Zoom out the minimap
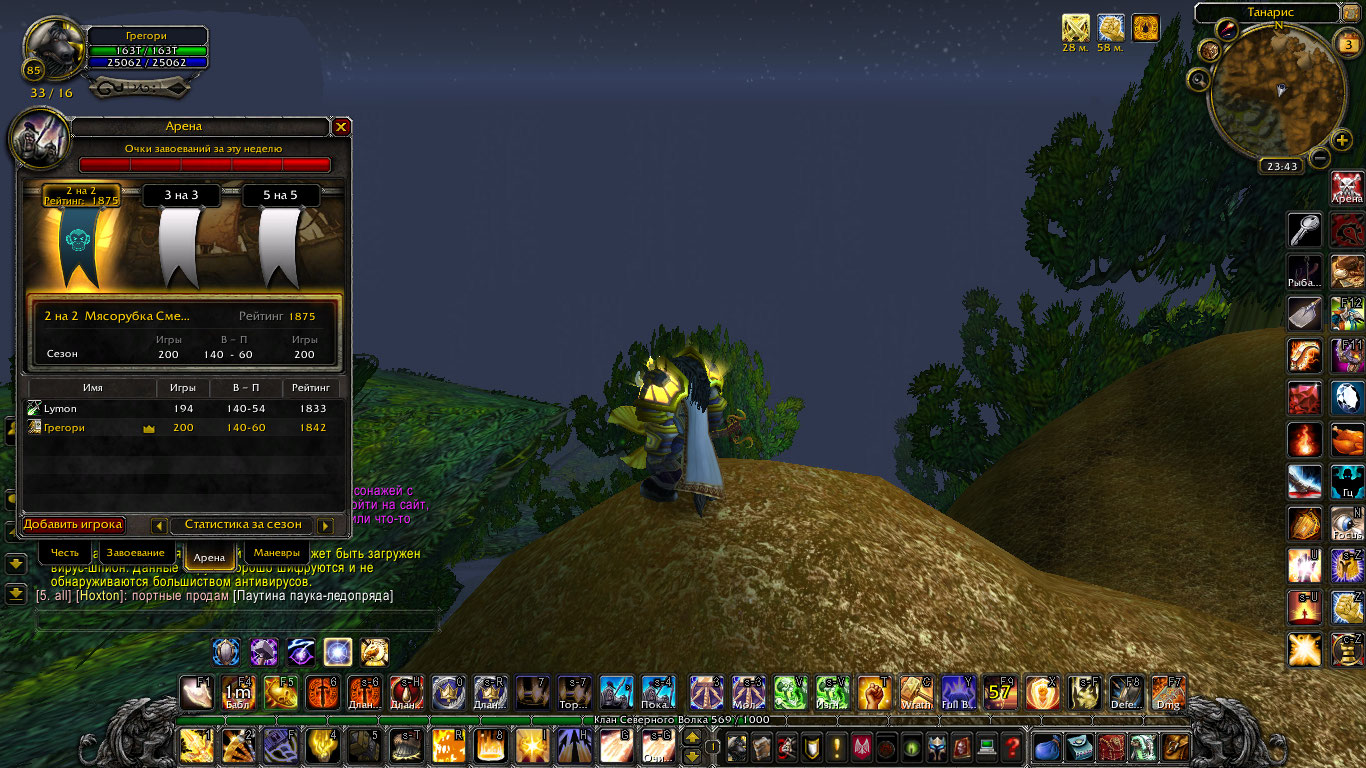Viewport: 1366px width, 768px height. tap(1320, 158)
